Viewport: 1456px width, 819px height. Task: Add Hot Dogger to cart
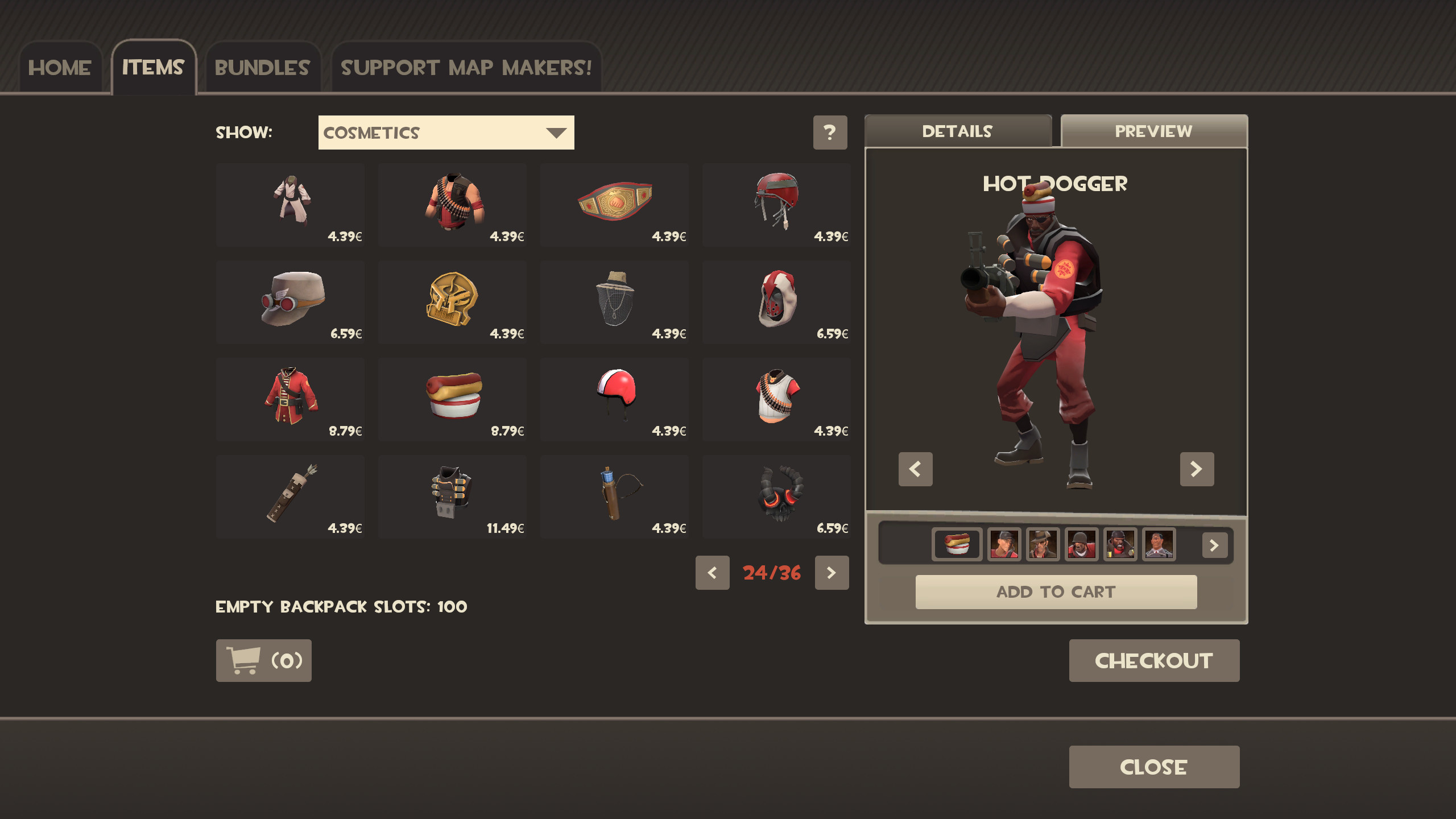tap(1056, 592)
